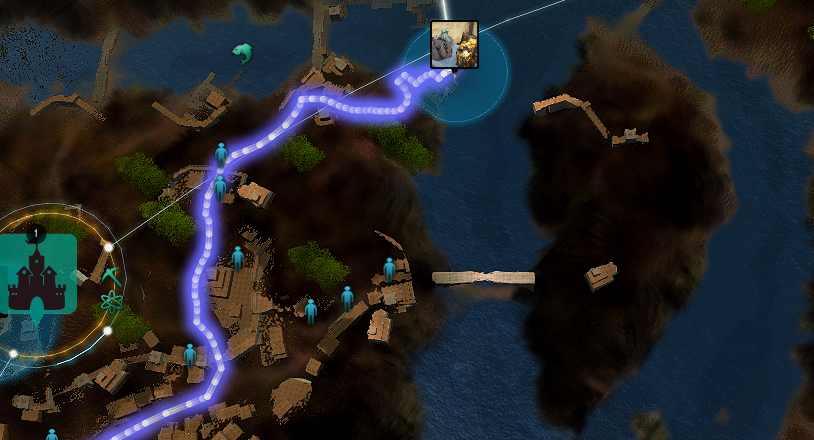Screen dimensions: 814x440
Task: Select the teal fish marker on the water
Action: click(x=241, y=52)
